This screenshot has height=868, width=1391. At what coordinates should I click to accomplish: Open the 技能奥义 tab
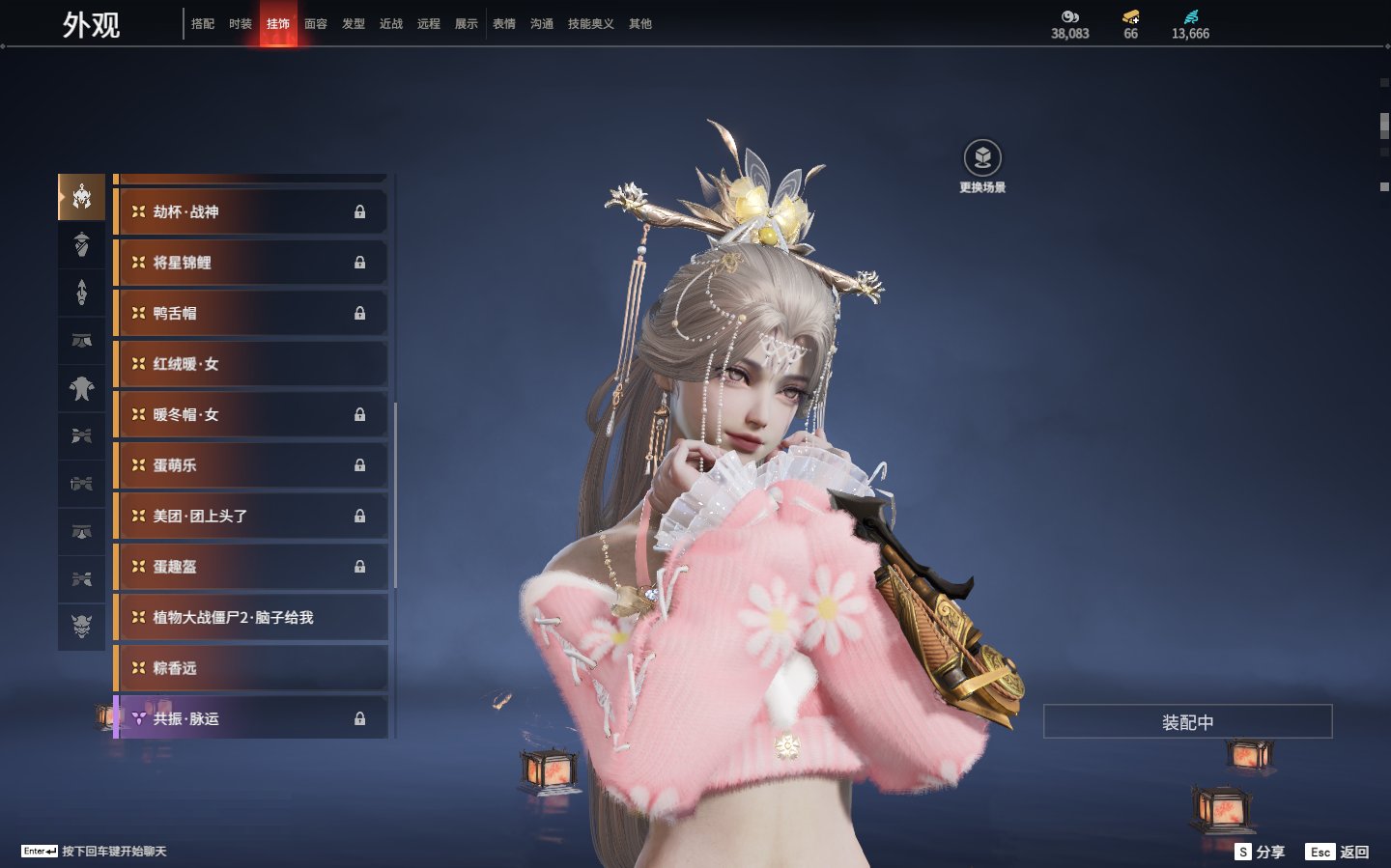pos(590,24)
